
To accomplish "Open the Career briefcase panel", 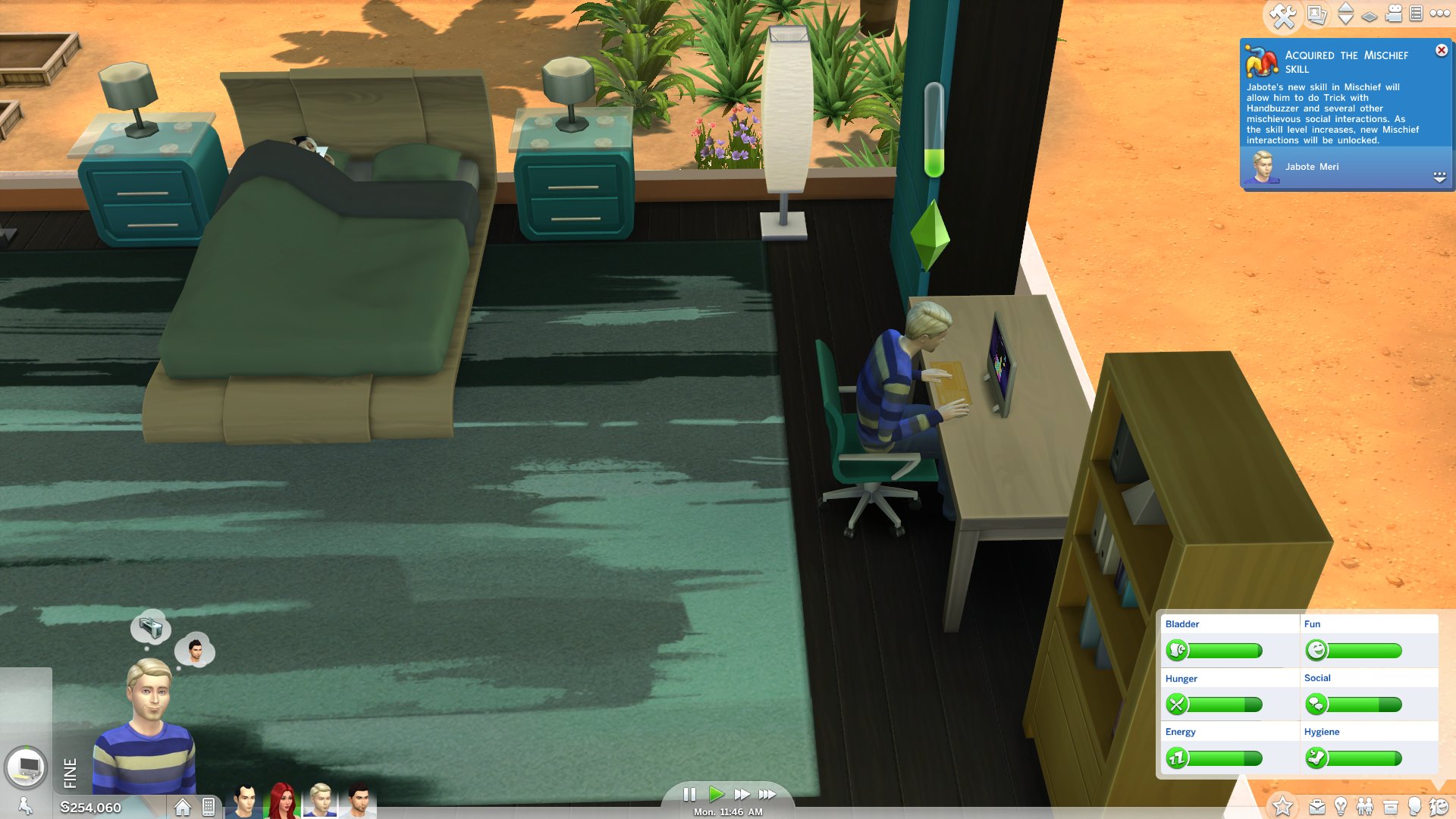I will pos(1317,805).
